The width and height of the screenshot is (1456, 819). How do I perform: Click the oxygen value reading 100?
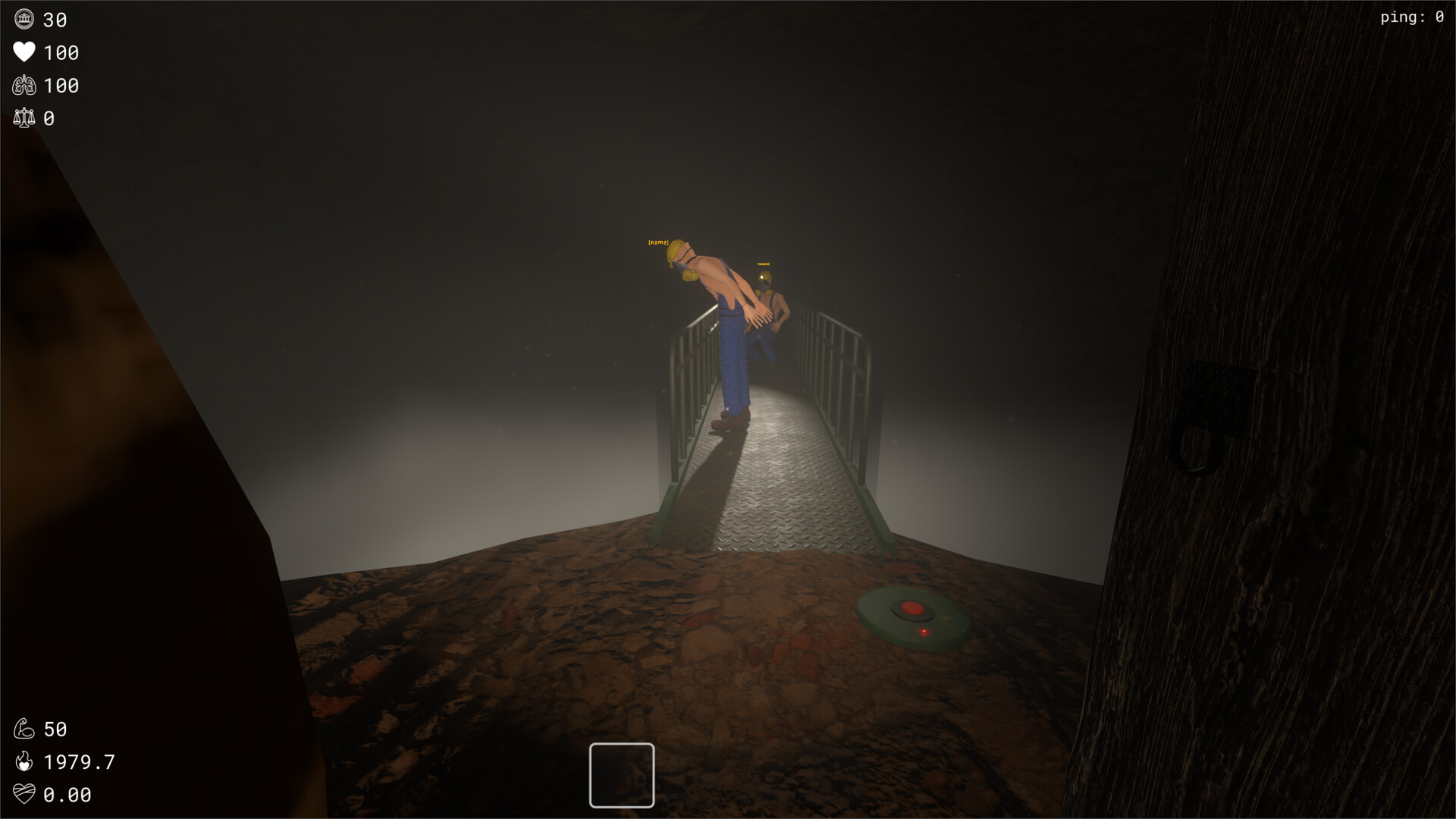[61, 85]
